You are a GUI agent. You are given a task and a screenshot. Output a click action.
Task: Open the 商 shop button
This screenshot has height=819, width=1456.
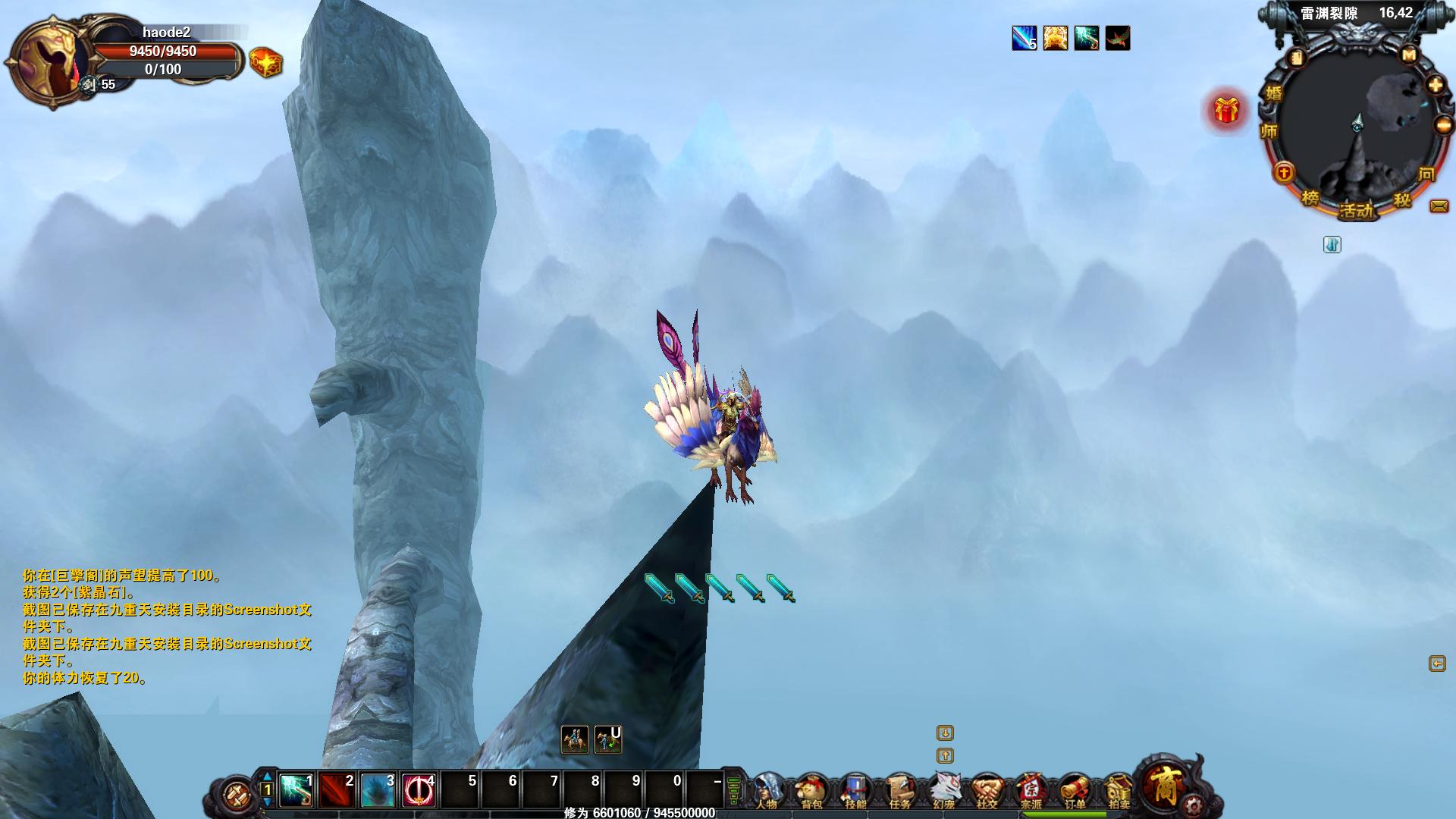pyautogui.click(x=1164, y=785)
